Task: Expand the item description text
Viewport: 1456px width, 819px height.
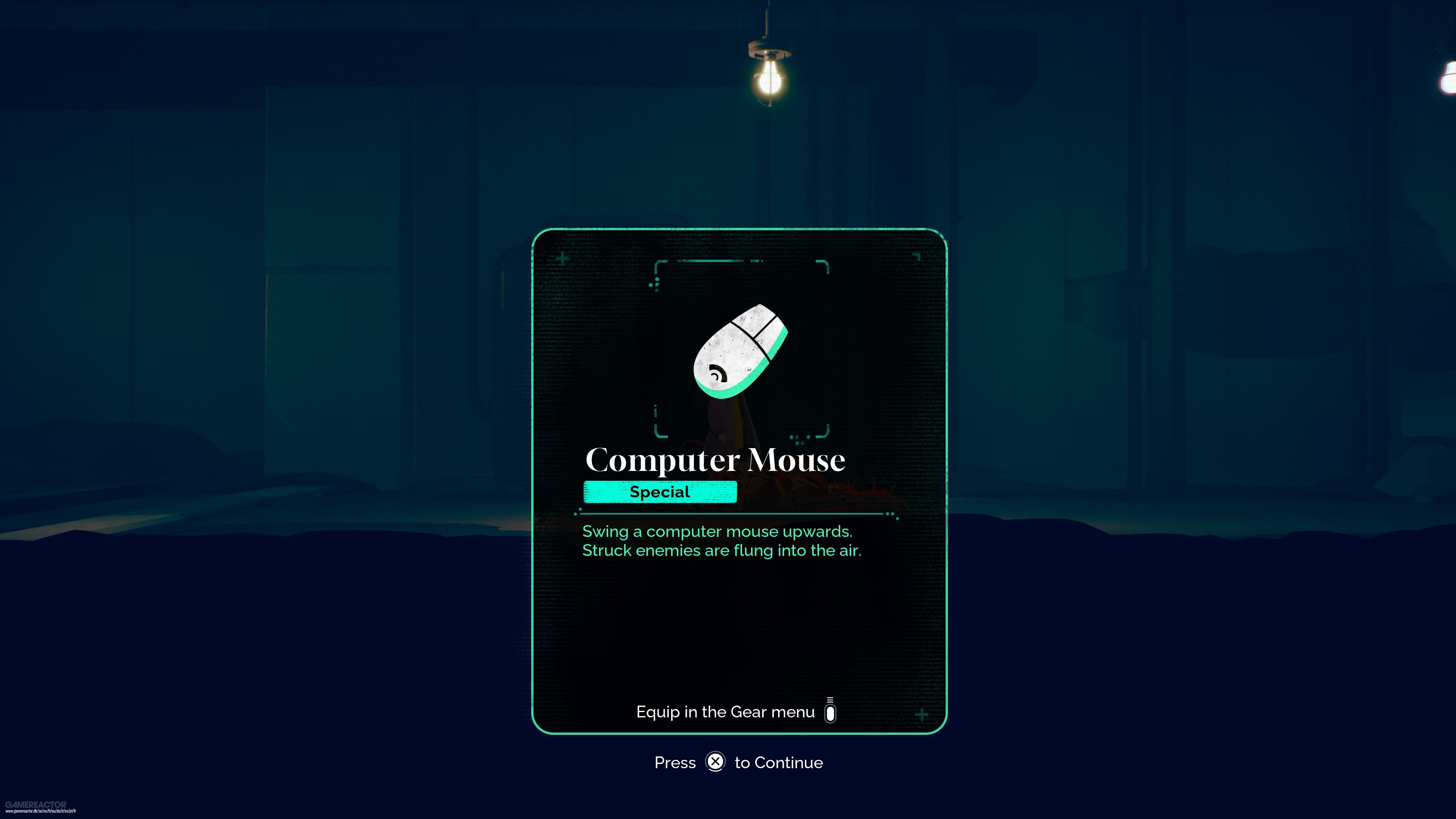Action: pos(722,540)
